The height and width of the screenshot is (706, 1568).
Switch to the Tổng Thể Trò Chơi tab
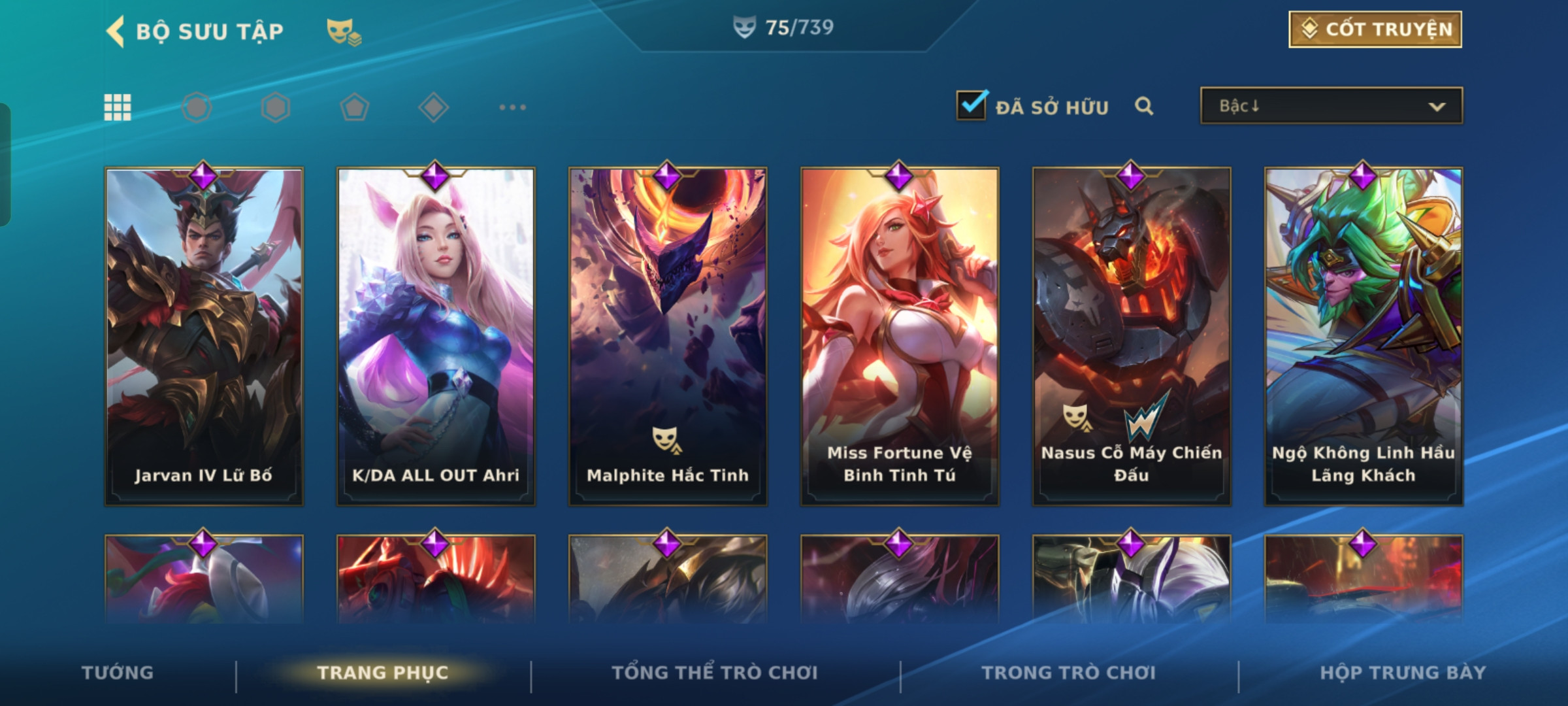[x=715, y=673]
